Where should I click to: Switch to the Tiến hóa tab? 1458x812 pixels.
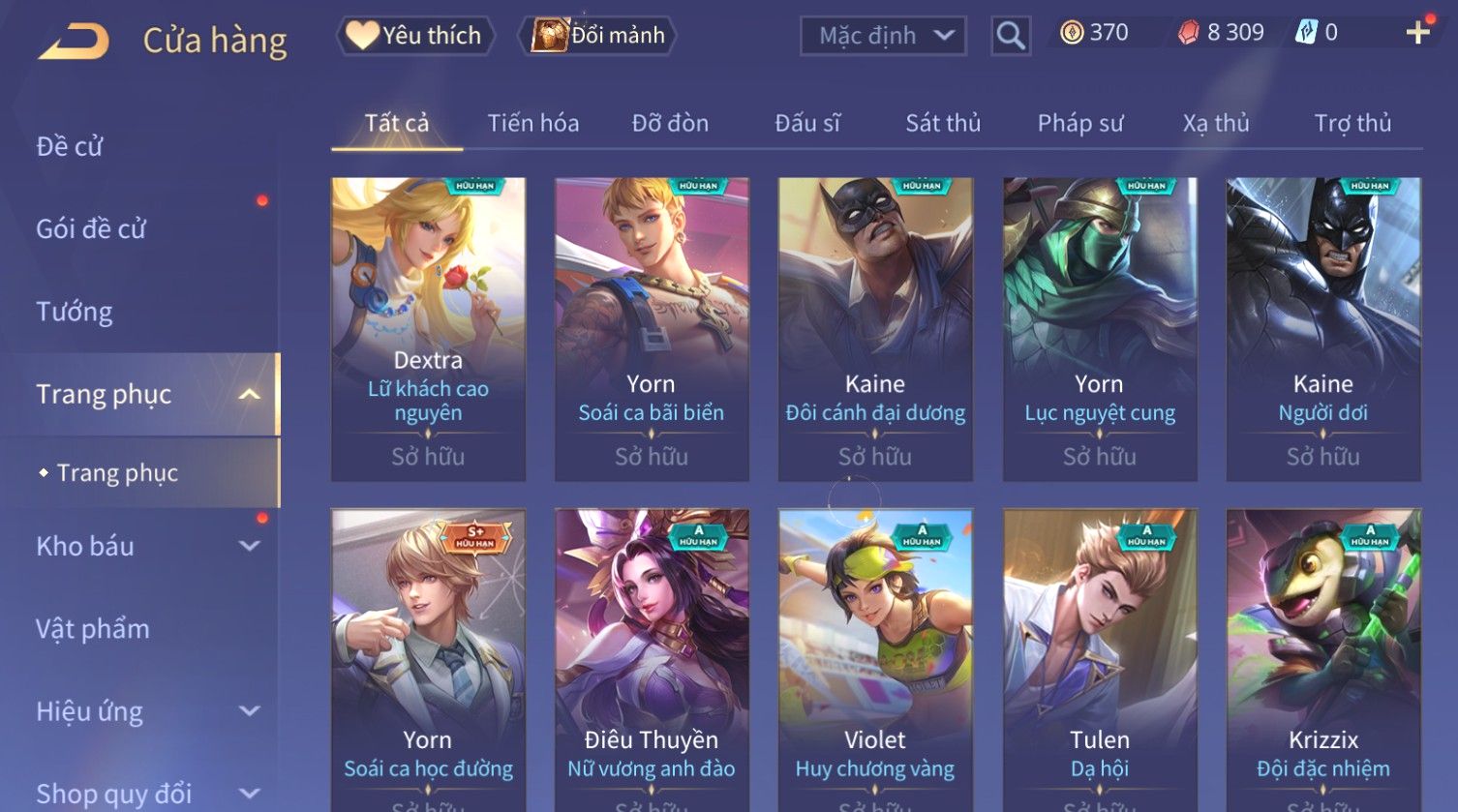[x=533, y=124]
